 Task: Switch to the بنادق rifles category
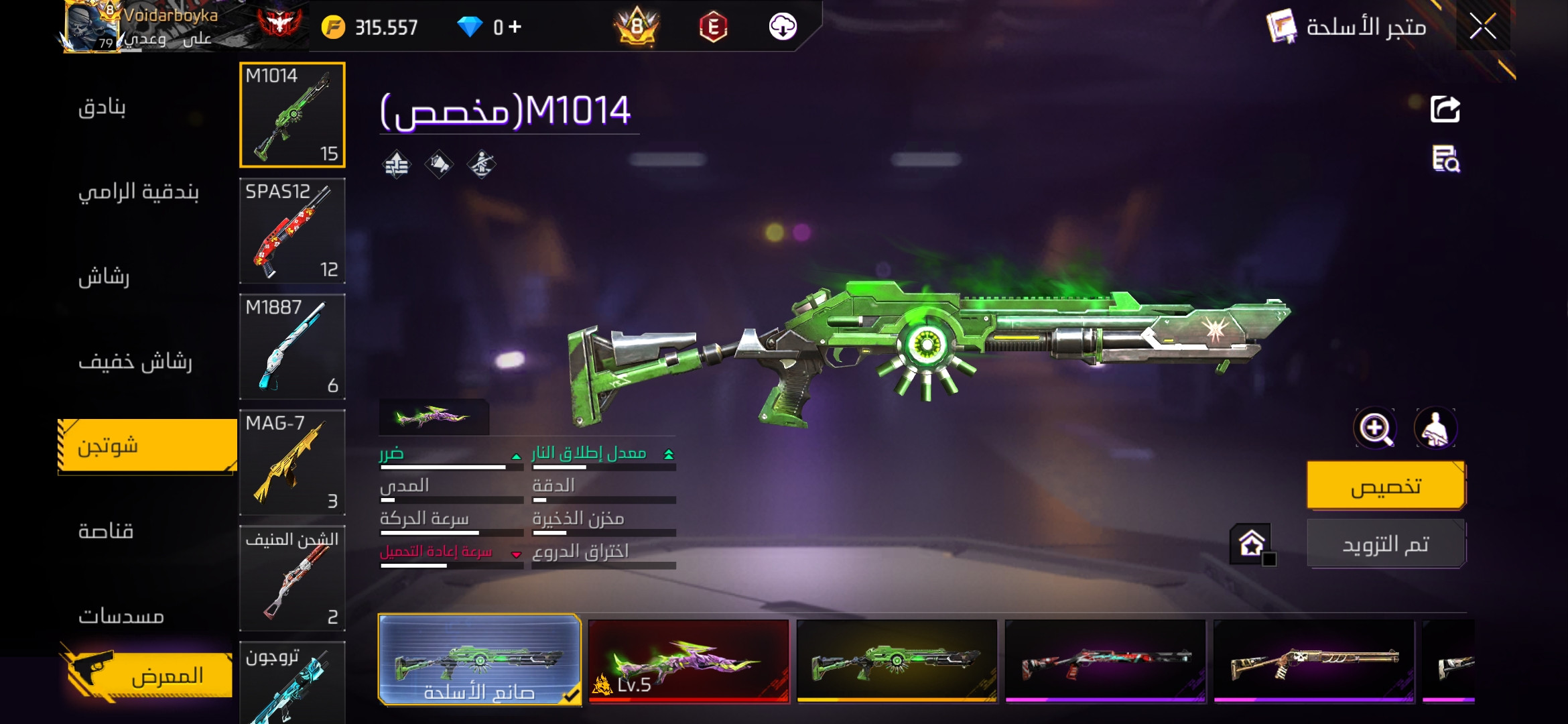[102, 107]
